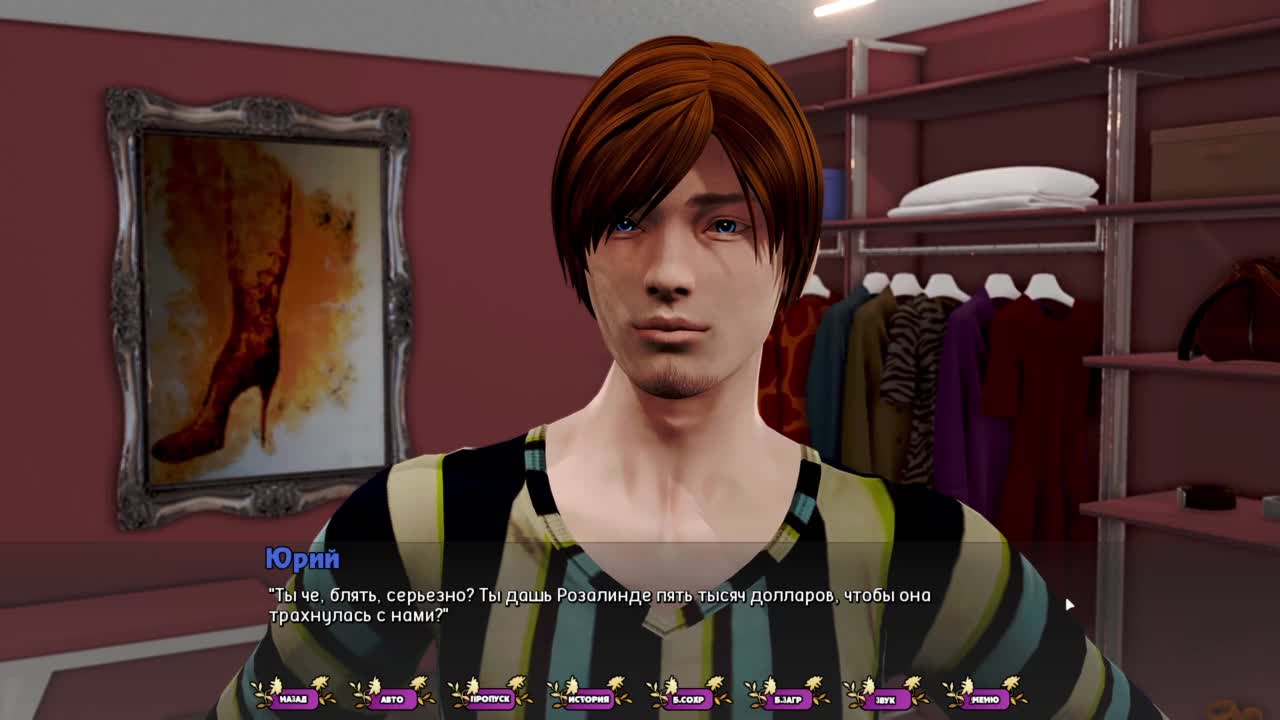Quick load with the Б.Загр button
The image size is (1280, 720).
coord(787,699)
